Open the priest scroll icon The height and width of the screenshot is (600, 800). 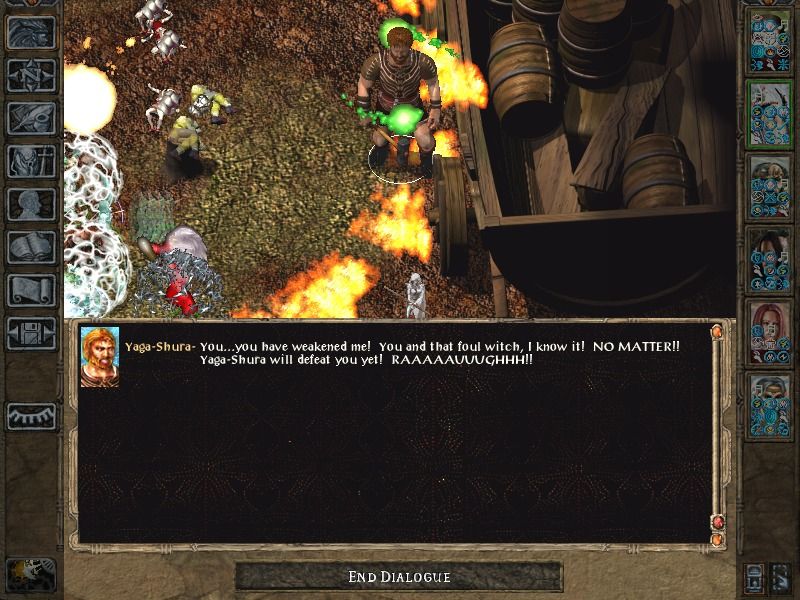[x=31, y=290]
